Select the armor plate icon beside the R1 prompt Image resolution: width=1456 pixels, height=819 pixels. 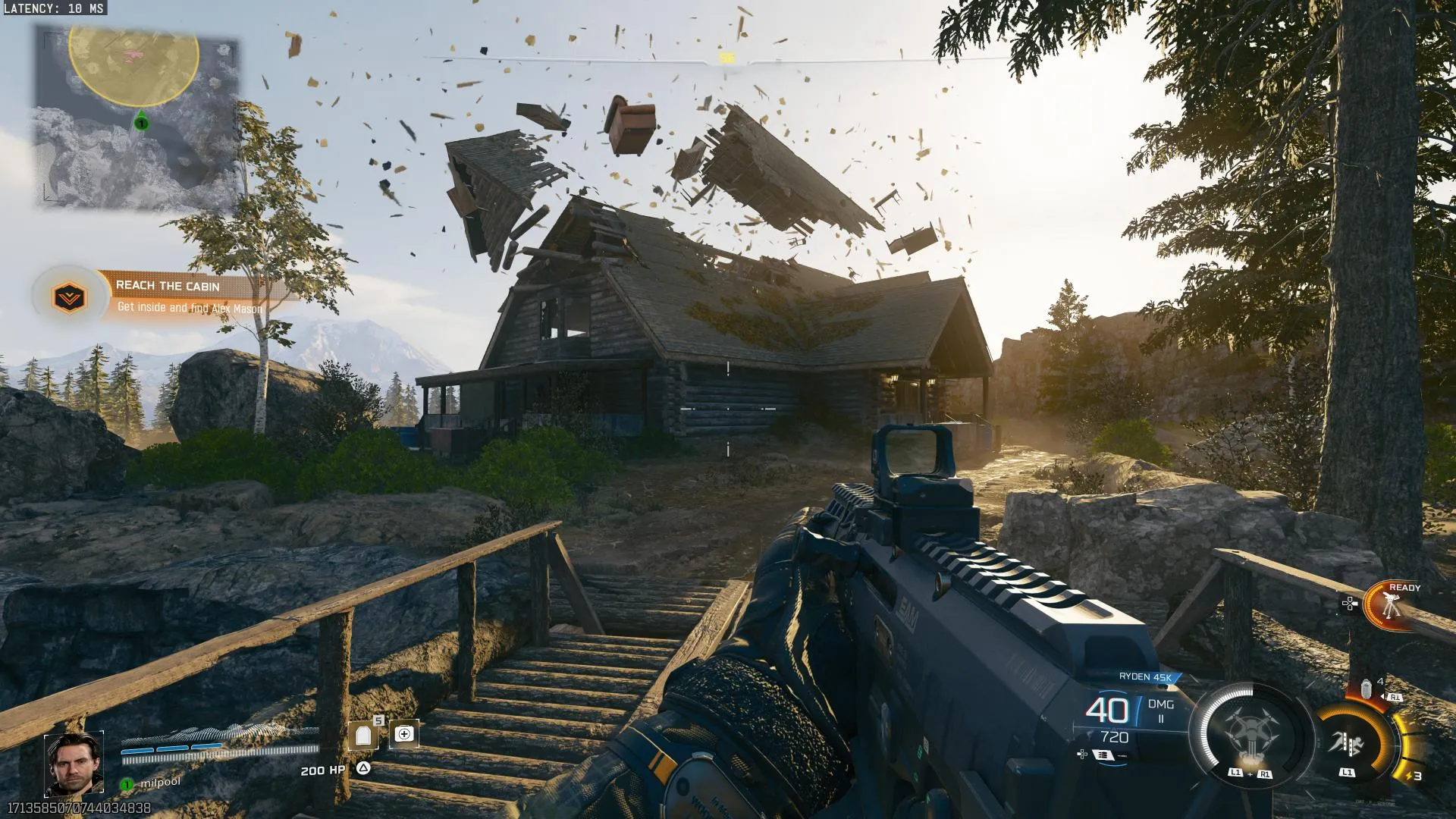tap(1366, 688)
